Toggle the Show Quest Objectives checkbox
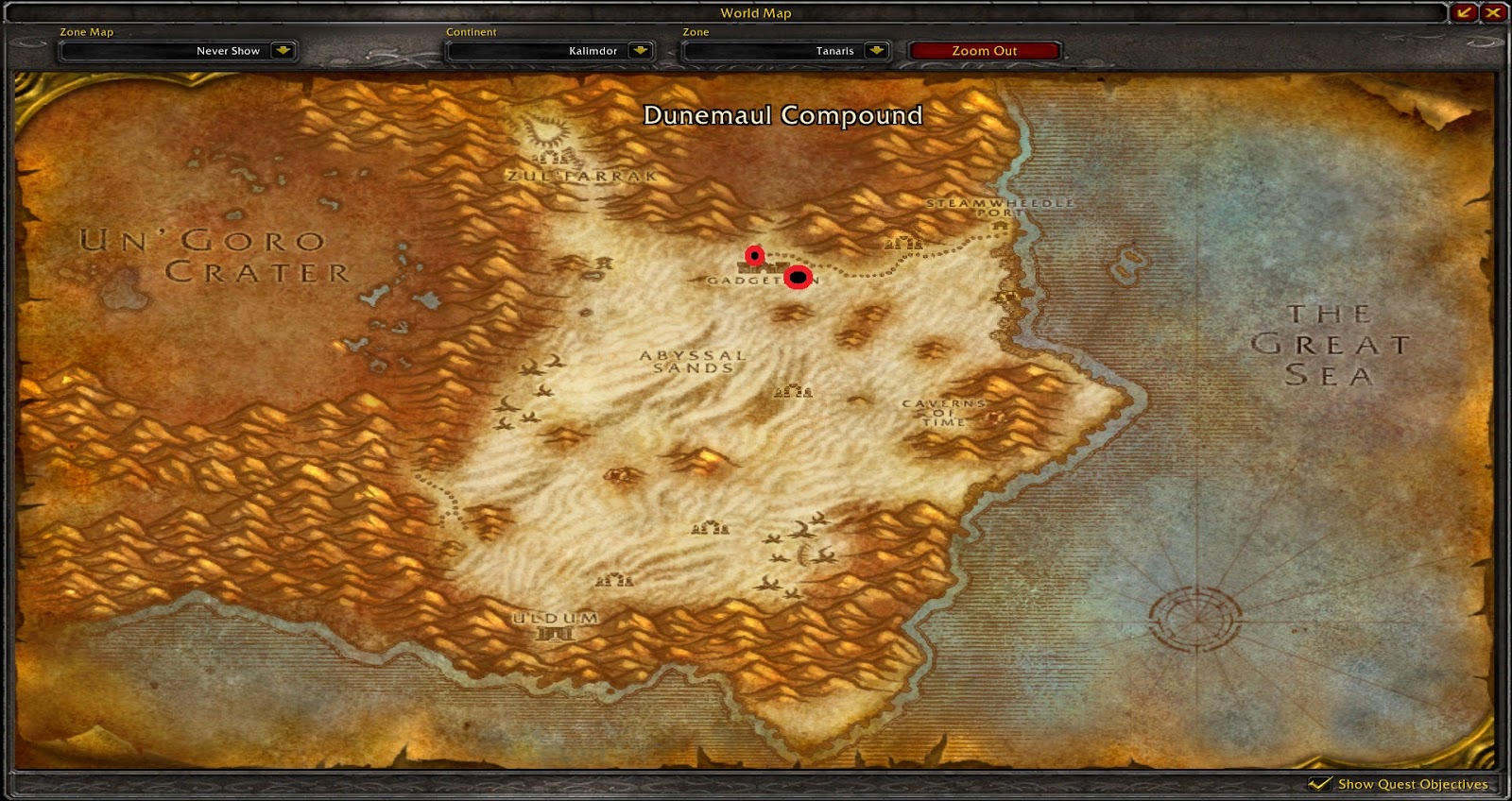Viewport: 1512px width, 801px height. 1321,784
